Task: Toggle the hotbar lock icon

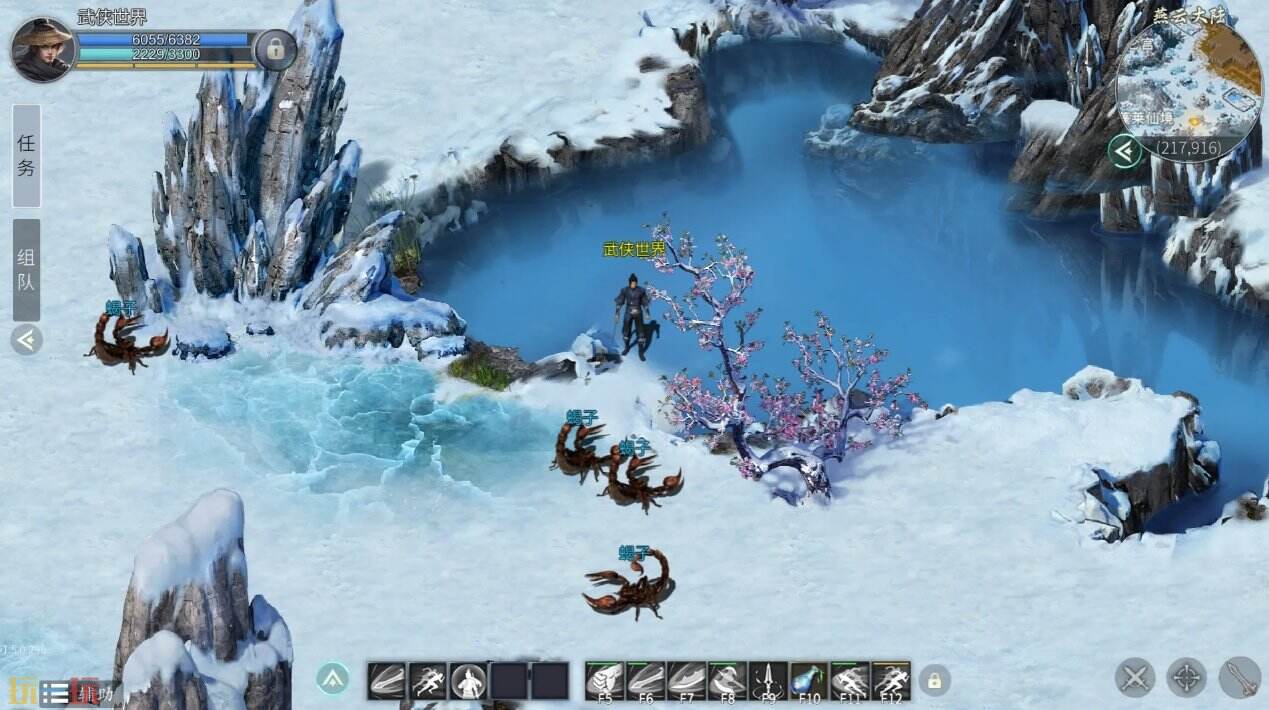Action: click(934, 680)
